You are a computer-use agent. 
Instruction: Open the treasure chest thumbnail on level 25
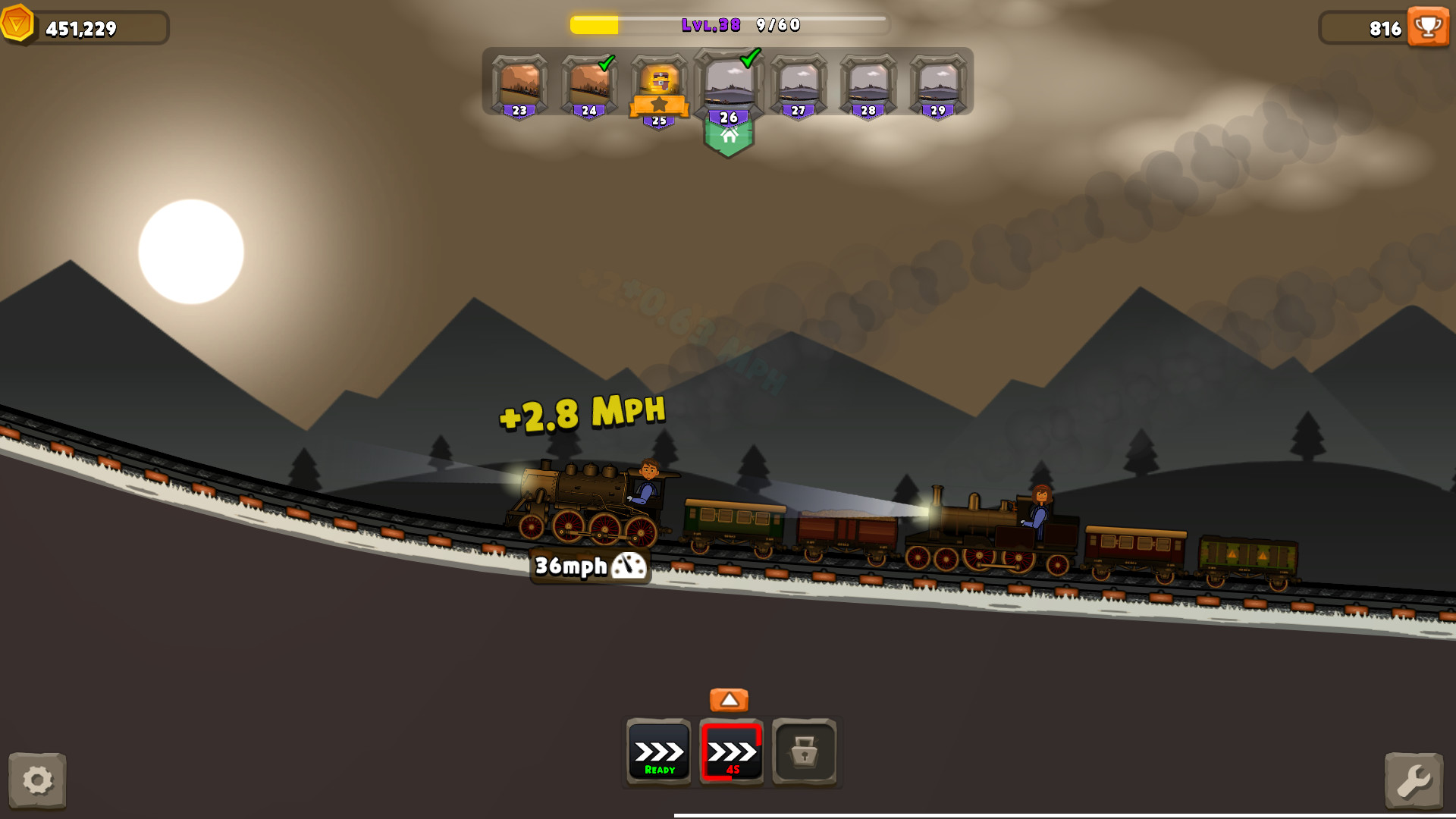click(x=659, y=80)
